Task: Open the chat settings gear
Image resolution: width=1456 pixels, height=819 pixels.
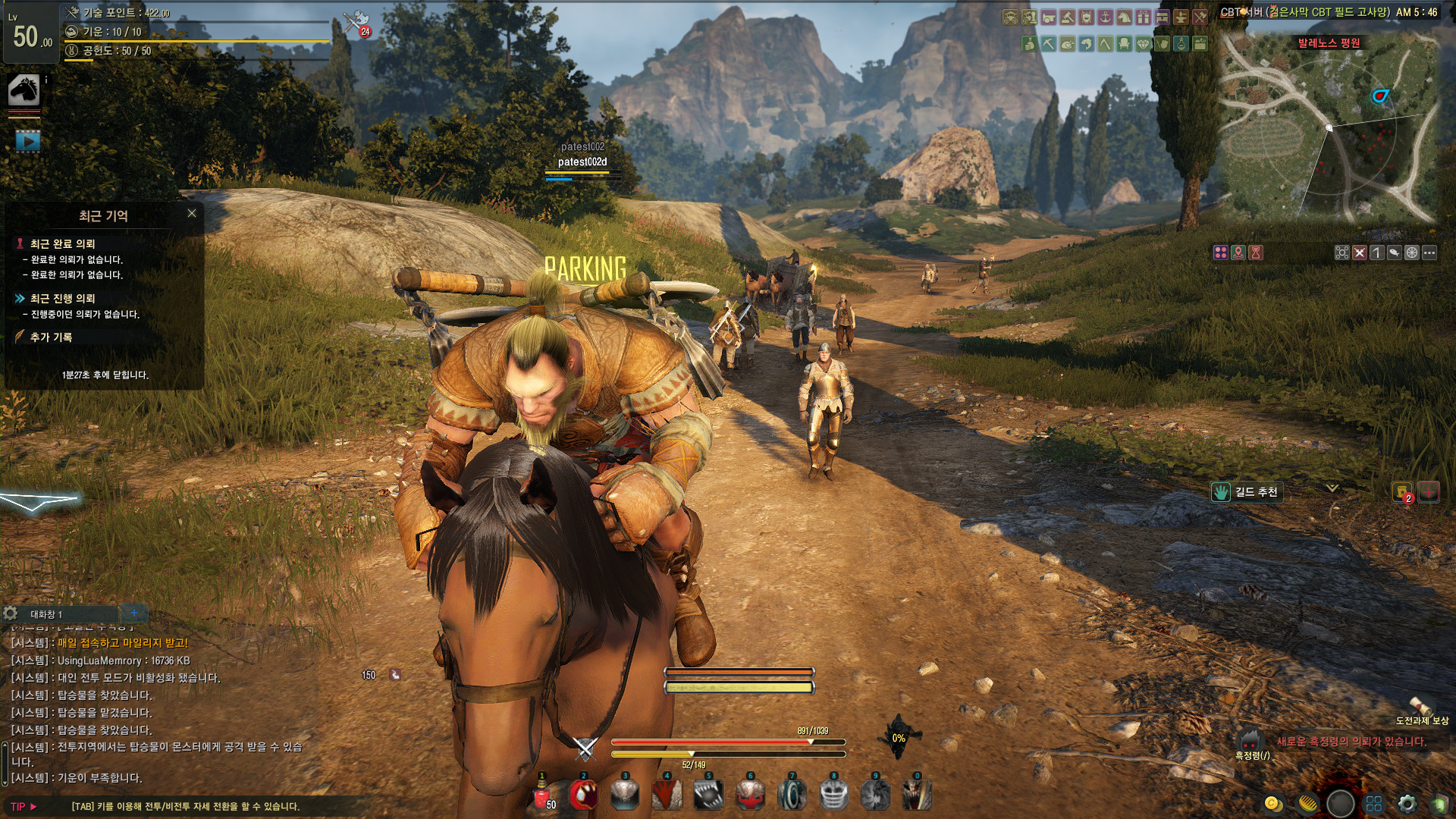Action: point(11,613)
